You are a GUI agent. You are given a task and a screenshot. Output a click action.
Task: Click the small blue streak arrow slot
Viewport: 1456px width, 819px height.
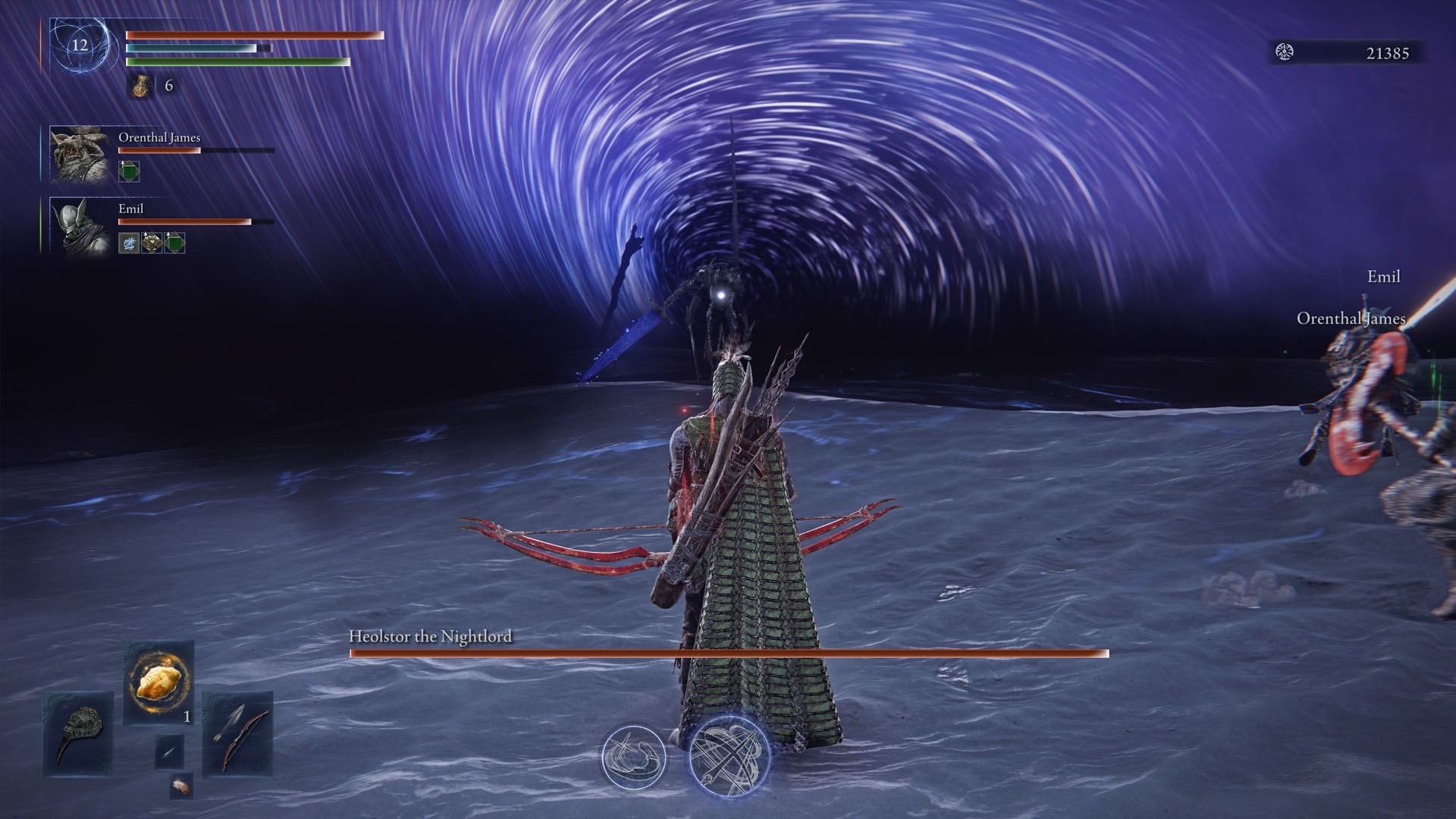pyautogui.click(x=168, y=752)
